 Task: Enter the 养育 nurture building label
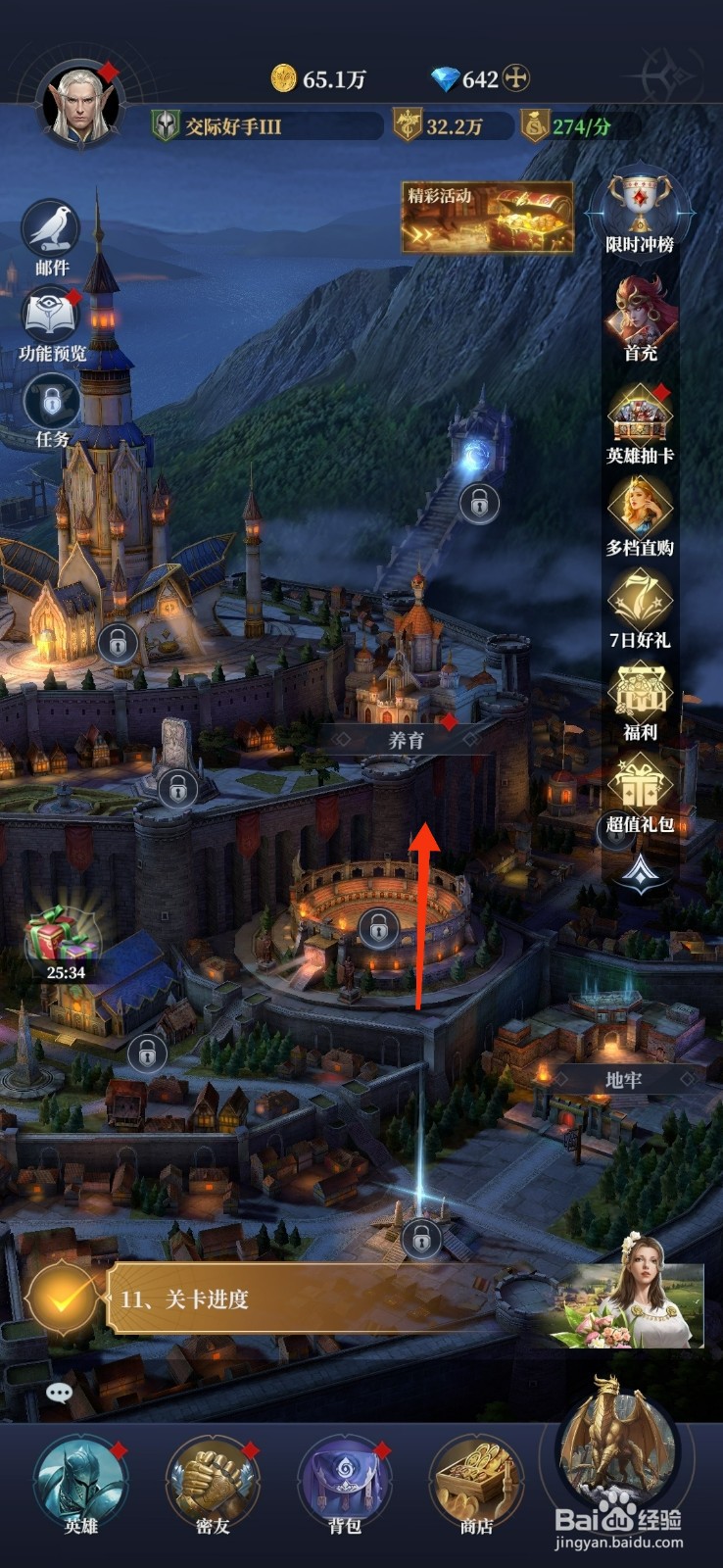(x=407, y=740)
